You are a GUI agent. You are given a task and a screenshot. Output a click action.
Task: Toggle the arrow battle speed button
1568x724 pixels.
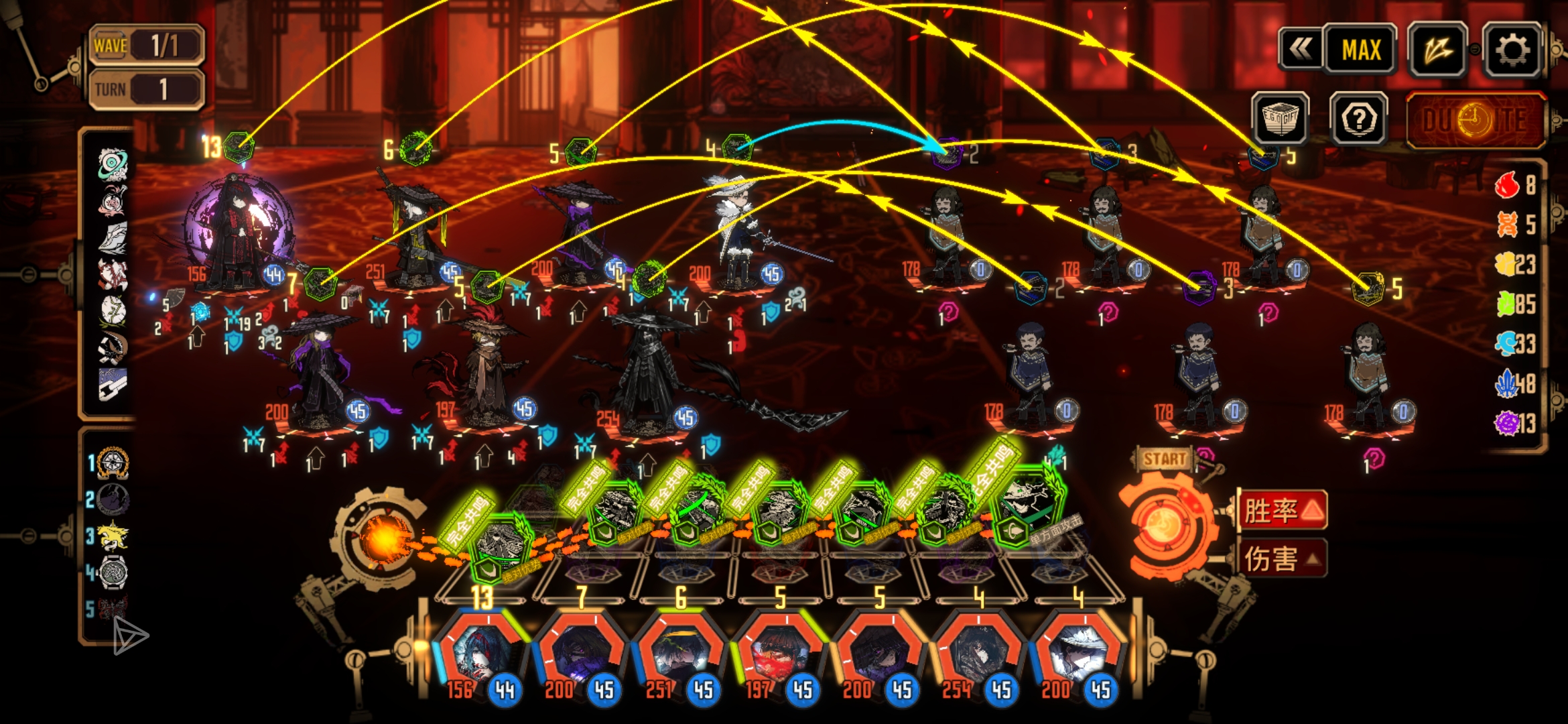click(x=1437, y=50)
